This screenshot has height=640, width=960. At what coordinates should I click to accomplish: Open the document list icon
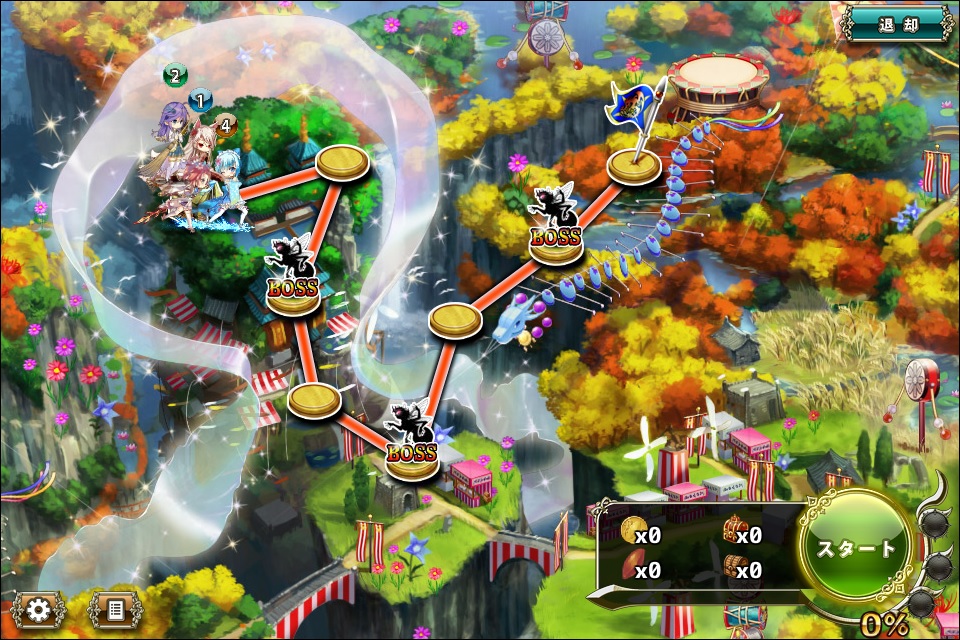114,609
